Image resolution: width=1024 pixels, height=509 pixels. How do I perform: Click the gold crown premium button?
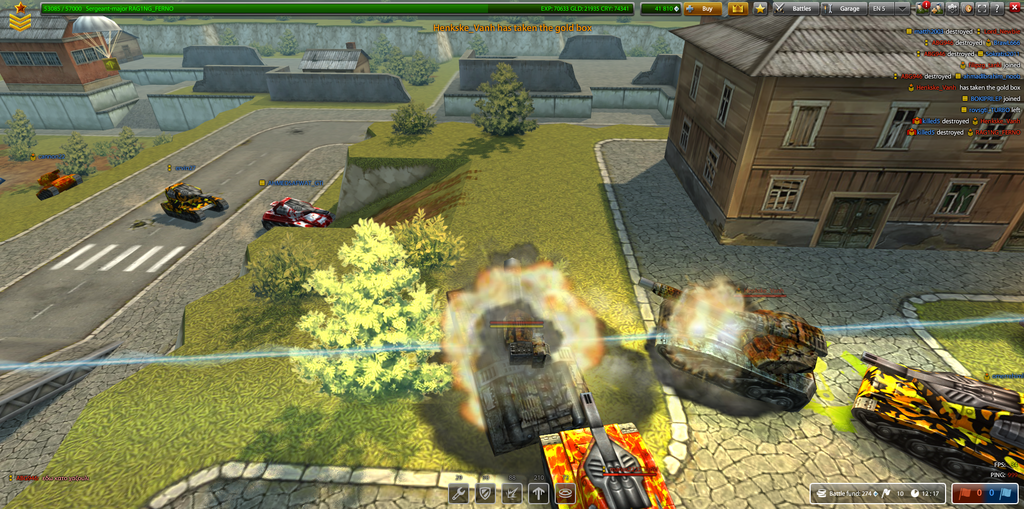739,8
